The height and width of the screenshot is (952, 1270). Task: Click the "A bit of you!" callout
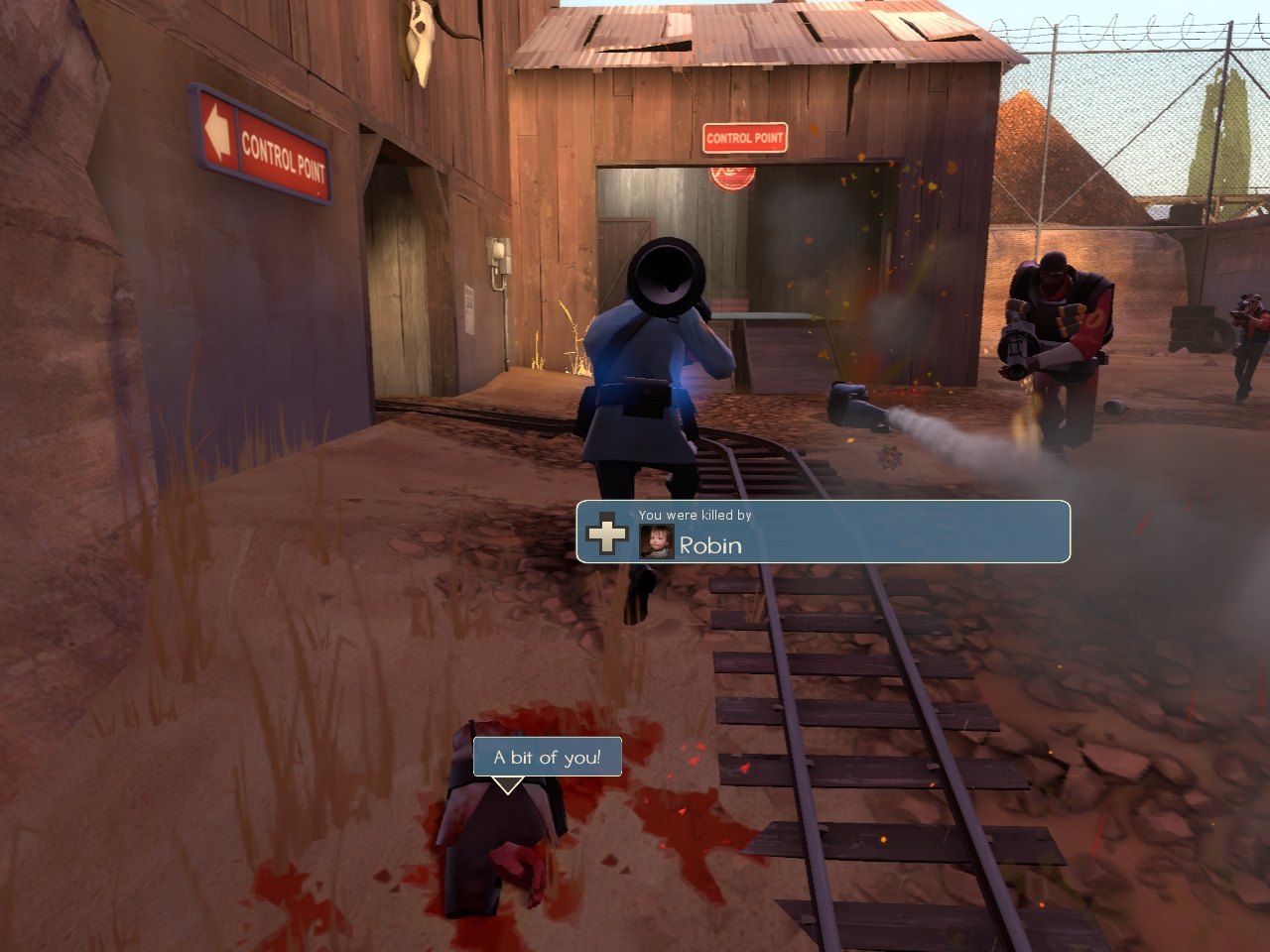tap(547, 758)
